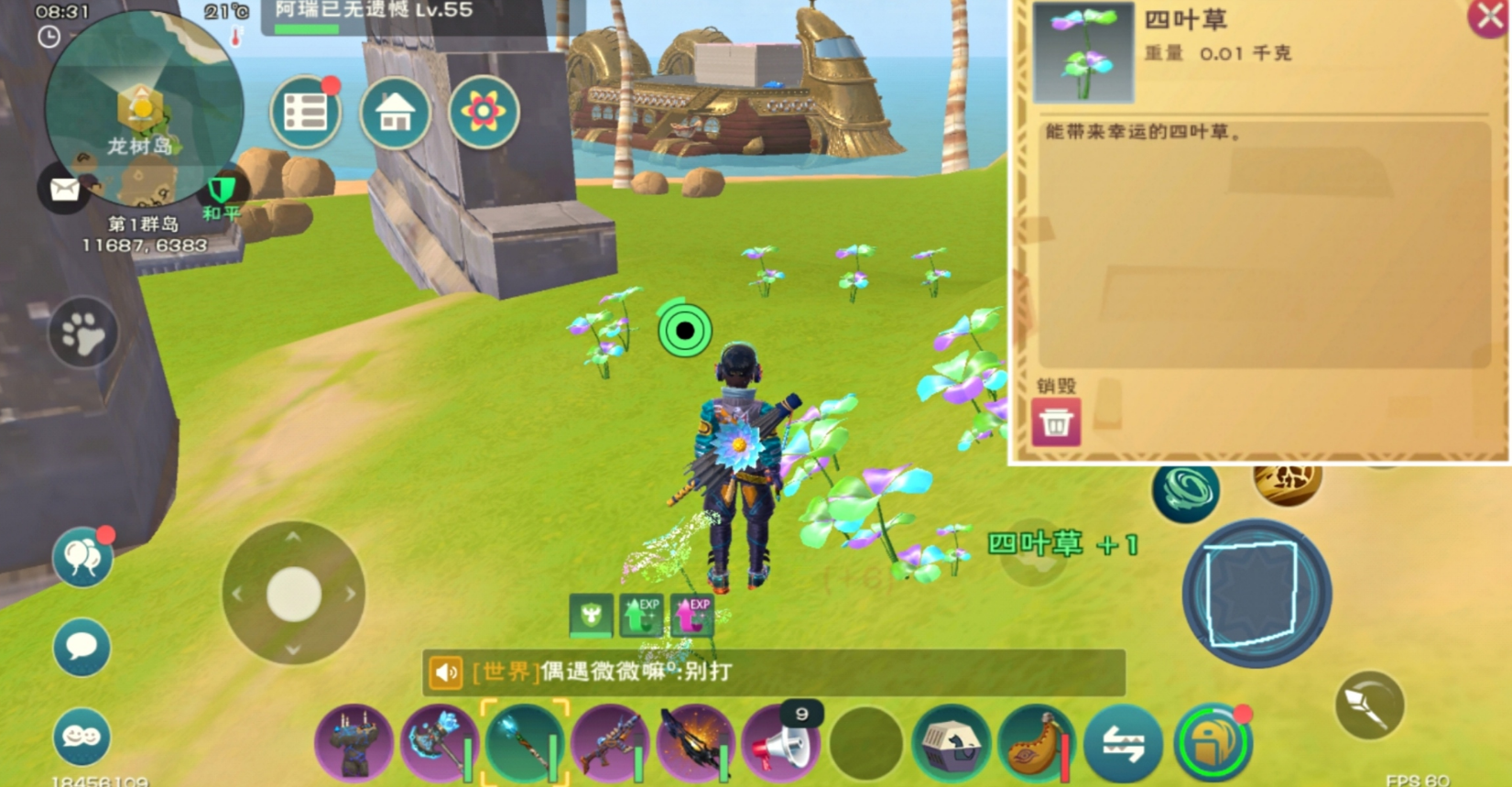Select the leather water flask slot
Image resolution: width=1512 pixels, height=787 pixels.
click(1037, 744)
